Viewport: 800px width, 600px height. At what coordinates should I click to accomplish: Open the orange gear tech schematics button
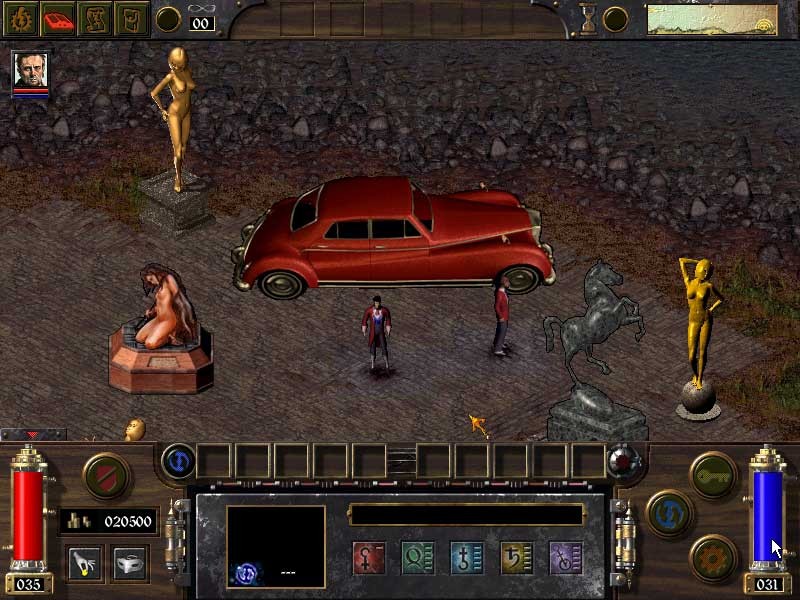(713, 556)
